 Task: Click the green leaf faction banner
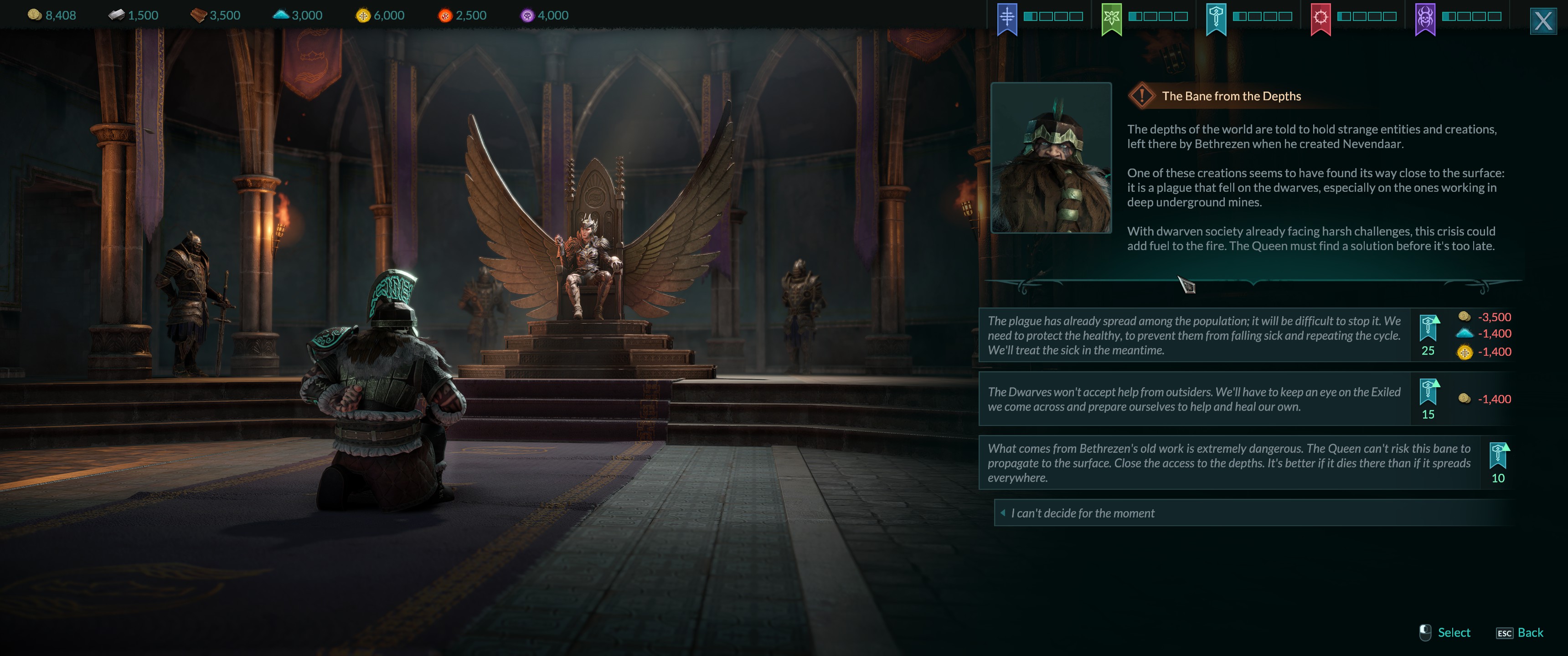click(1111, 18)
